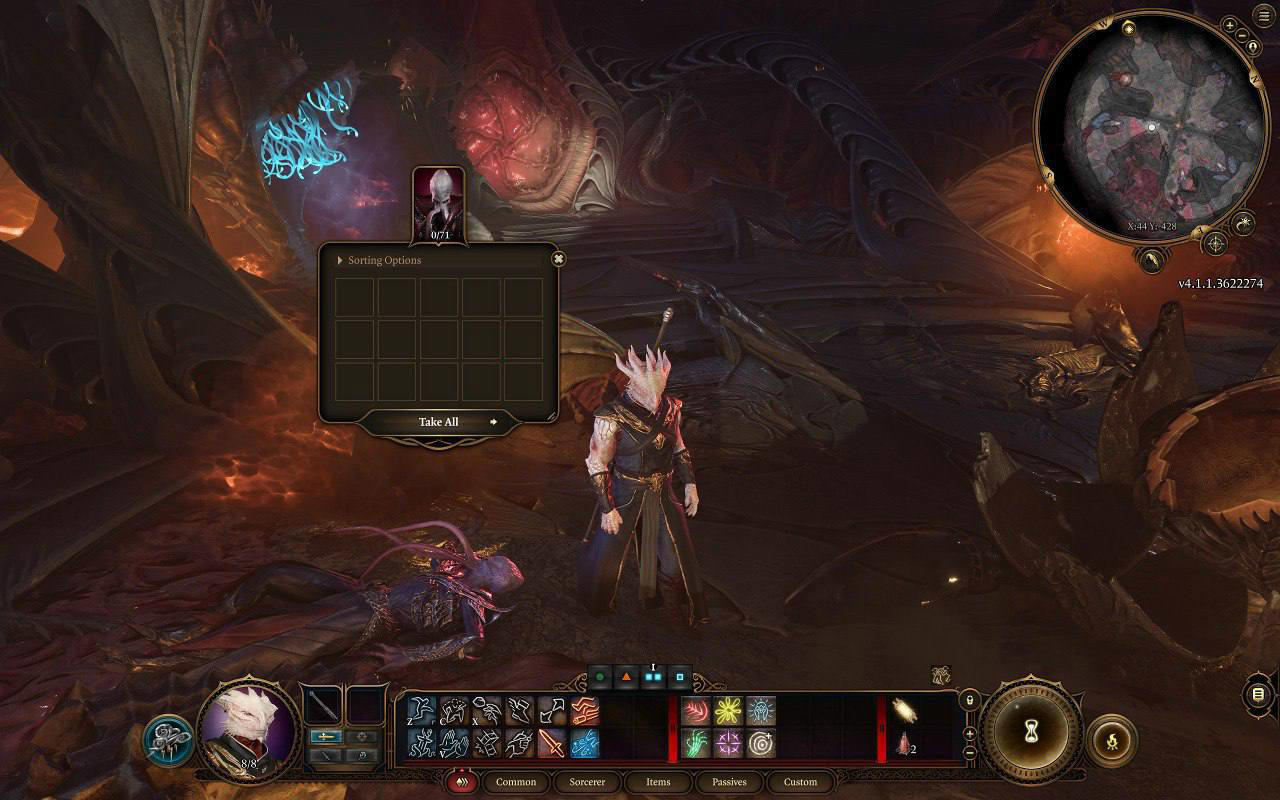This screenshot has width=1280, height=800.
Task: Open the Items hotbar tab
Action: 658,782
